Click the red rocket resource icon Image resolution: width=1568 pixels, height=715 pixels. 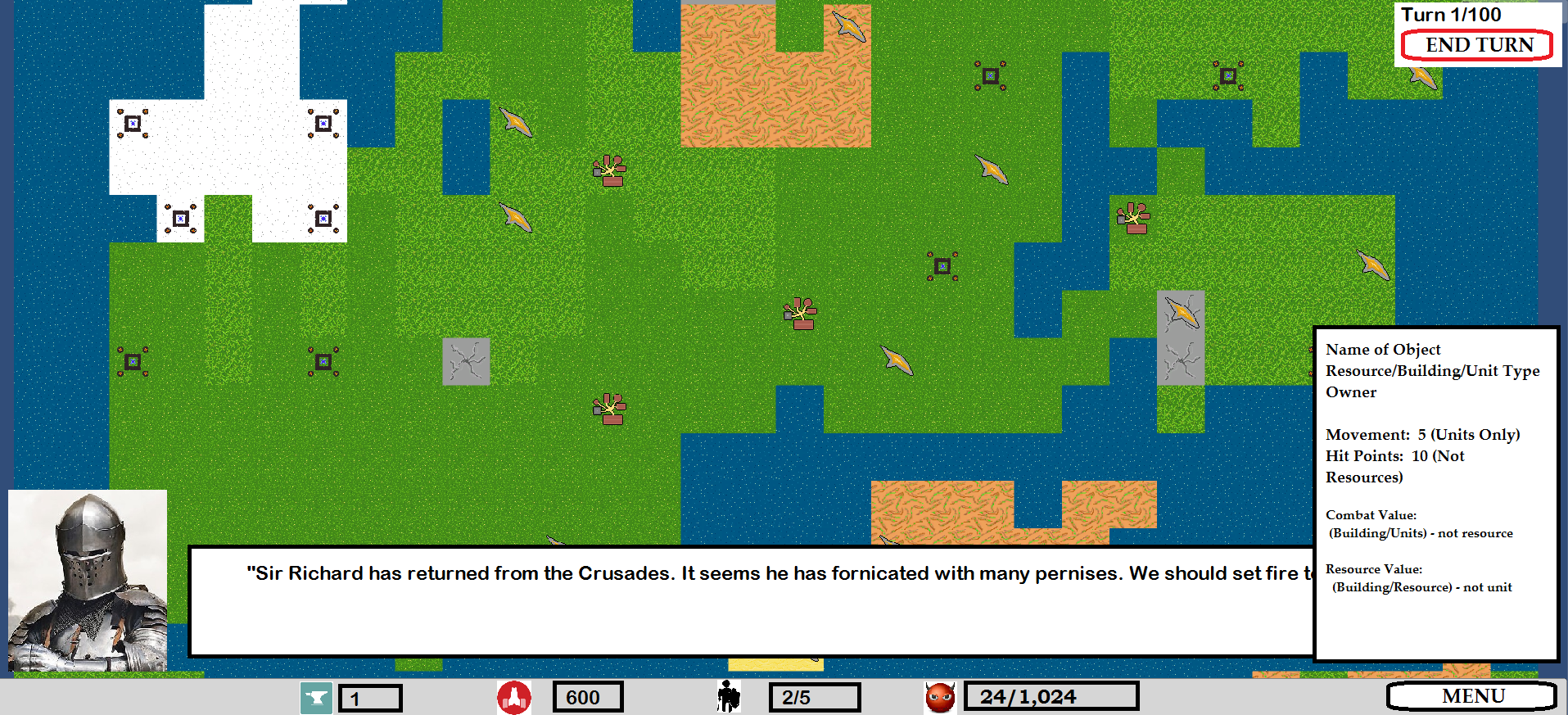[x=514, y=697]
